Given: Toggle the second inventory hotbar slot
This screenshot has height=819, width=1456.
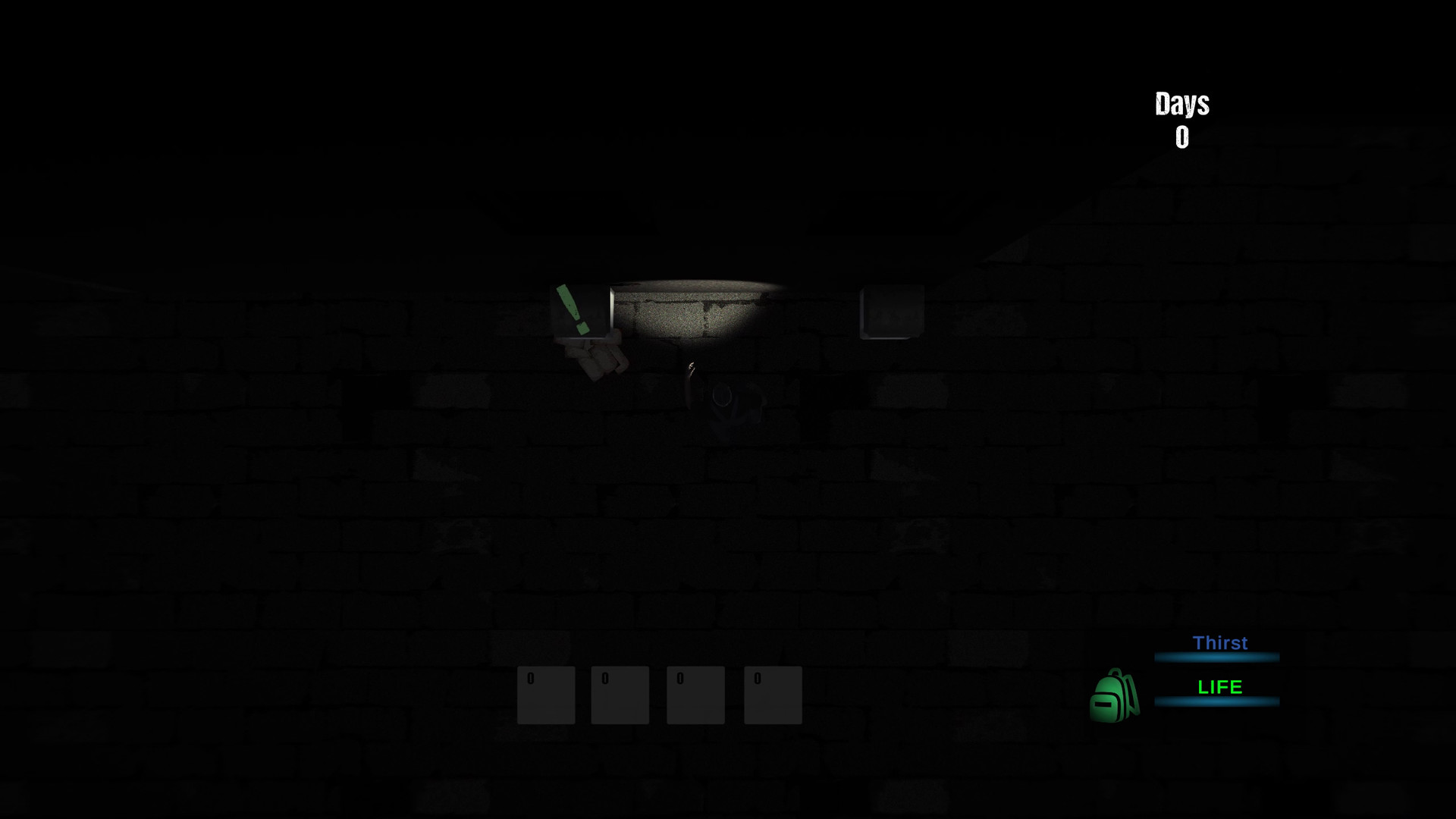Looking at the screenshot, I should tap(620, 695).
